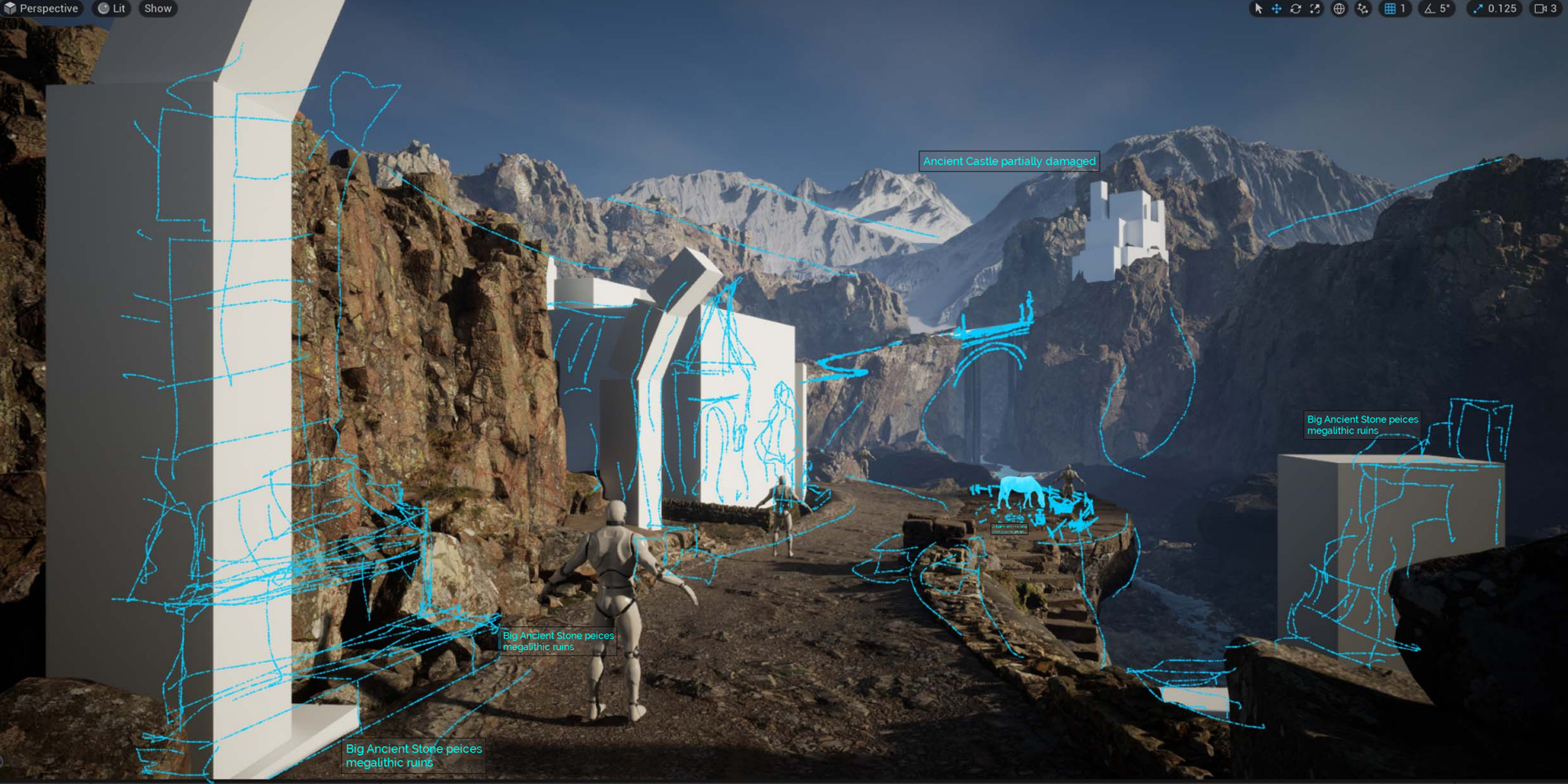Image resolution: width=1568 pixels, height=784 pixels.
Task: Open the camera speed setting
Action: (x=1545, y=9)
